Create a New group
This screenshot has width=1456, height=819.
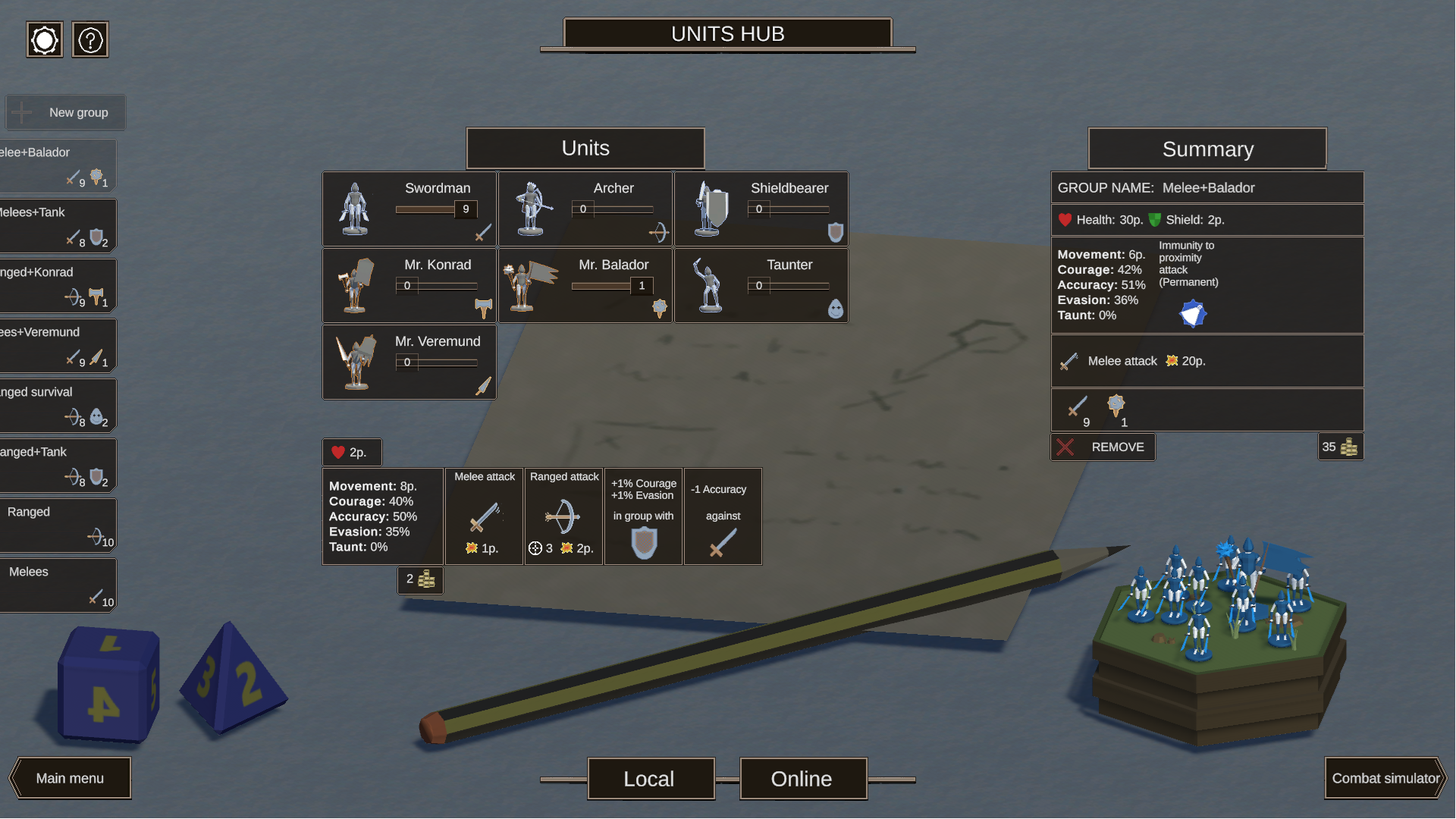(65, 112)
